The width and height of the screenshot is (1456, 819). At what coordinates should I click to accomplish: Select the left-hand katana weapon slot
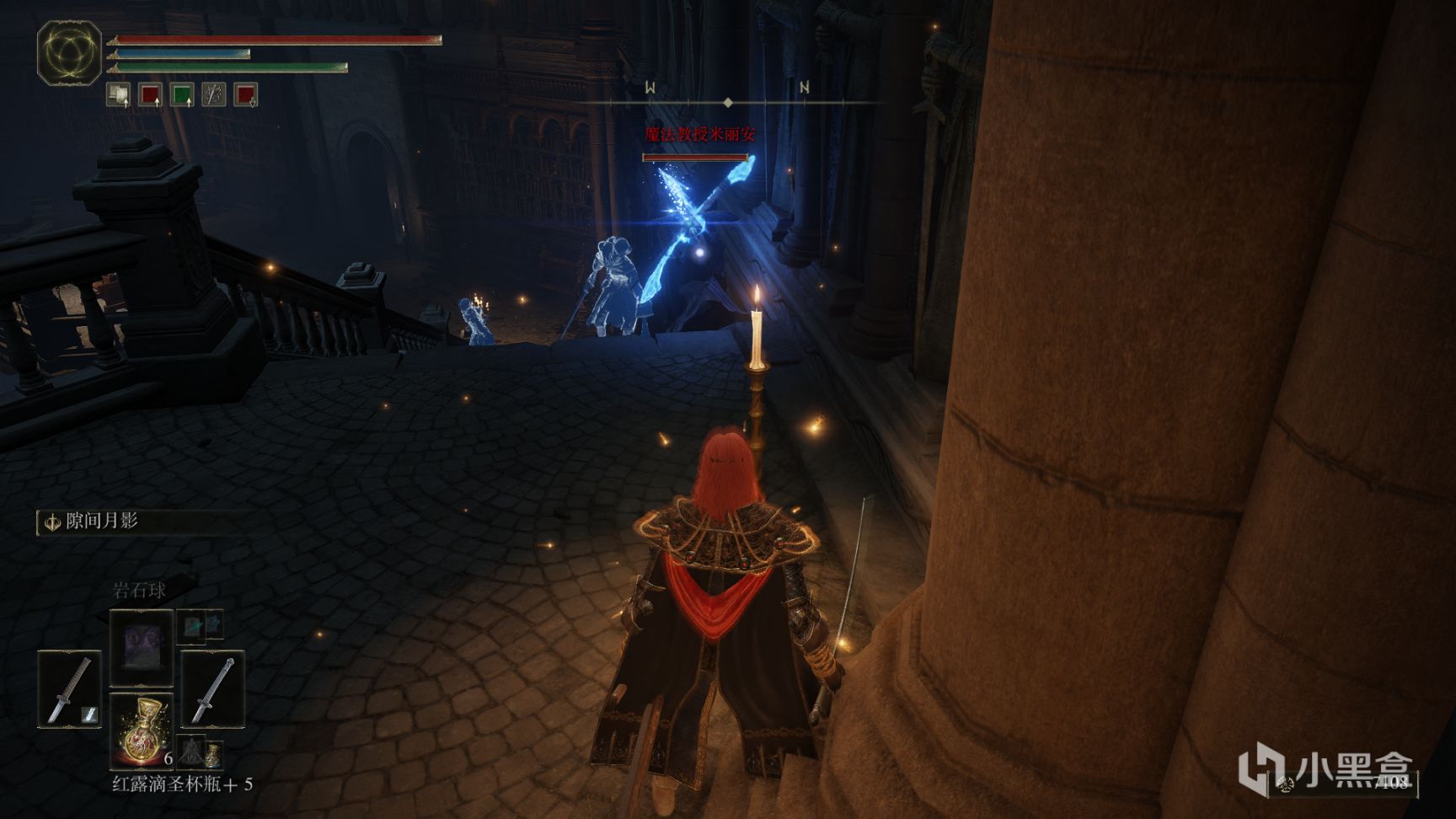click(x=69, y=689)
